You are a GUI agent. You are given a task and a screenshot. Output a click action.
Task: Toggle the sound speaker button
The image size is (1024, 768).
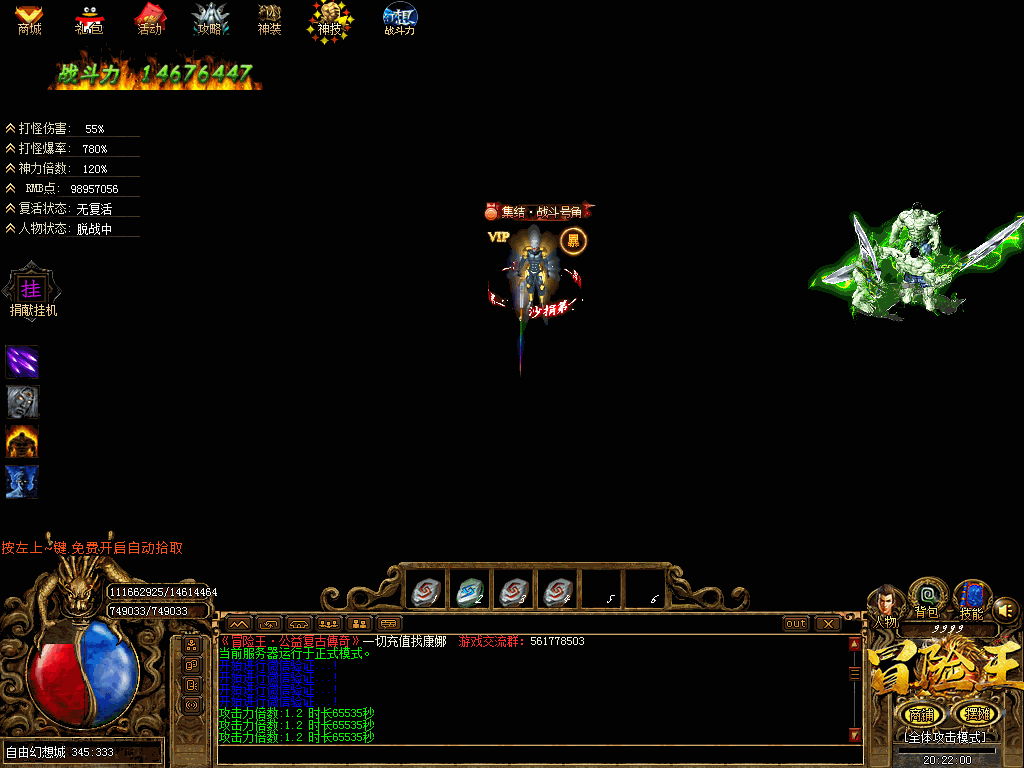pos(1006,608)
